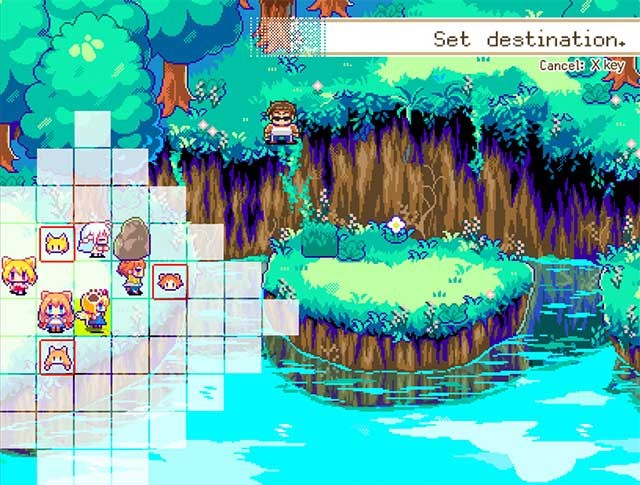The width and height of the screenshot is (640, 485).
Task: Select the white-haired girl unit
Action: click(x=96, y=241)
